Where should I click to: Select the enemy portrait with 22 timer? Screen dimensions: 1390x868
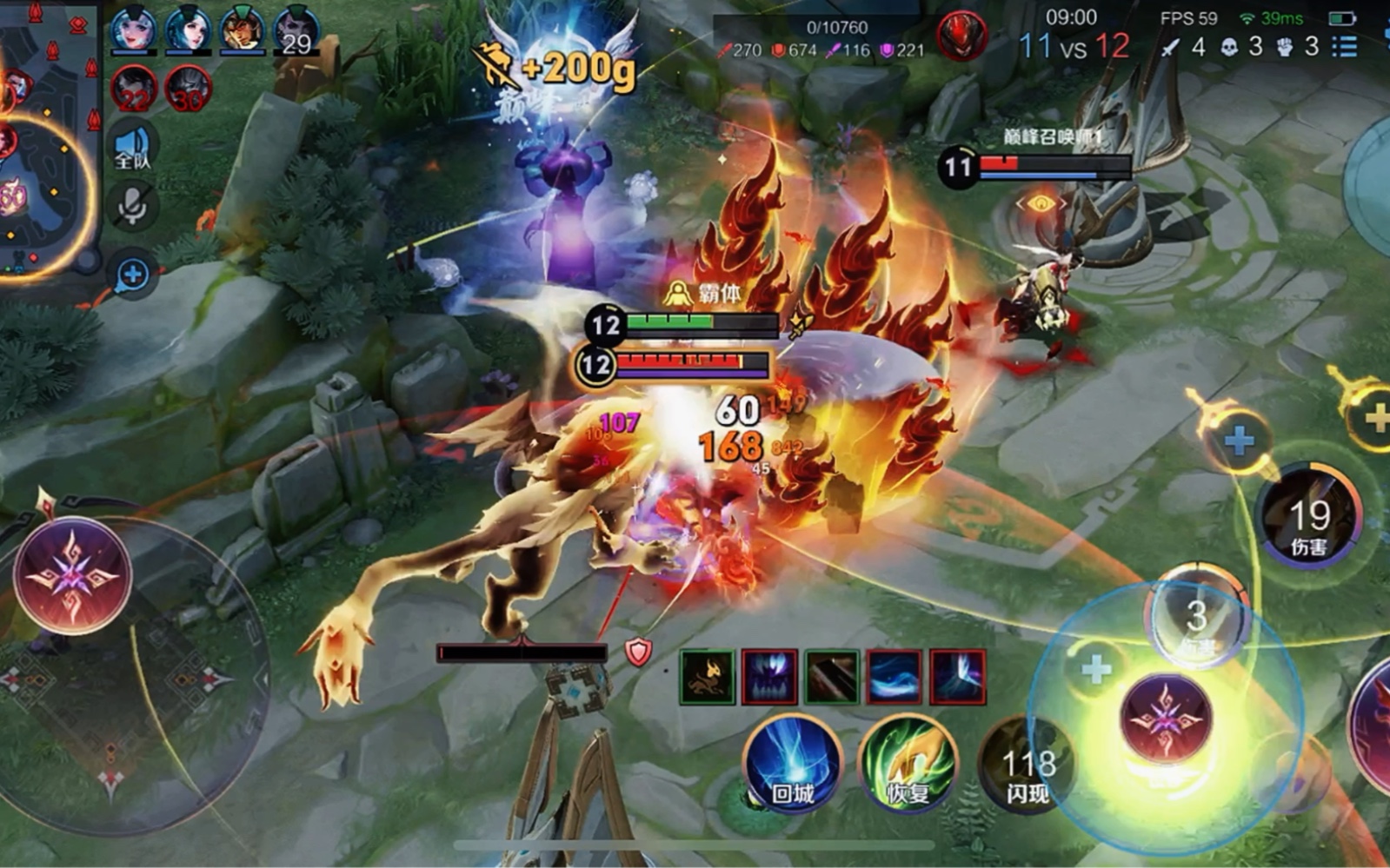[135, 89]
